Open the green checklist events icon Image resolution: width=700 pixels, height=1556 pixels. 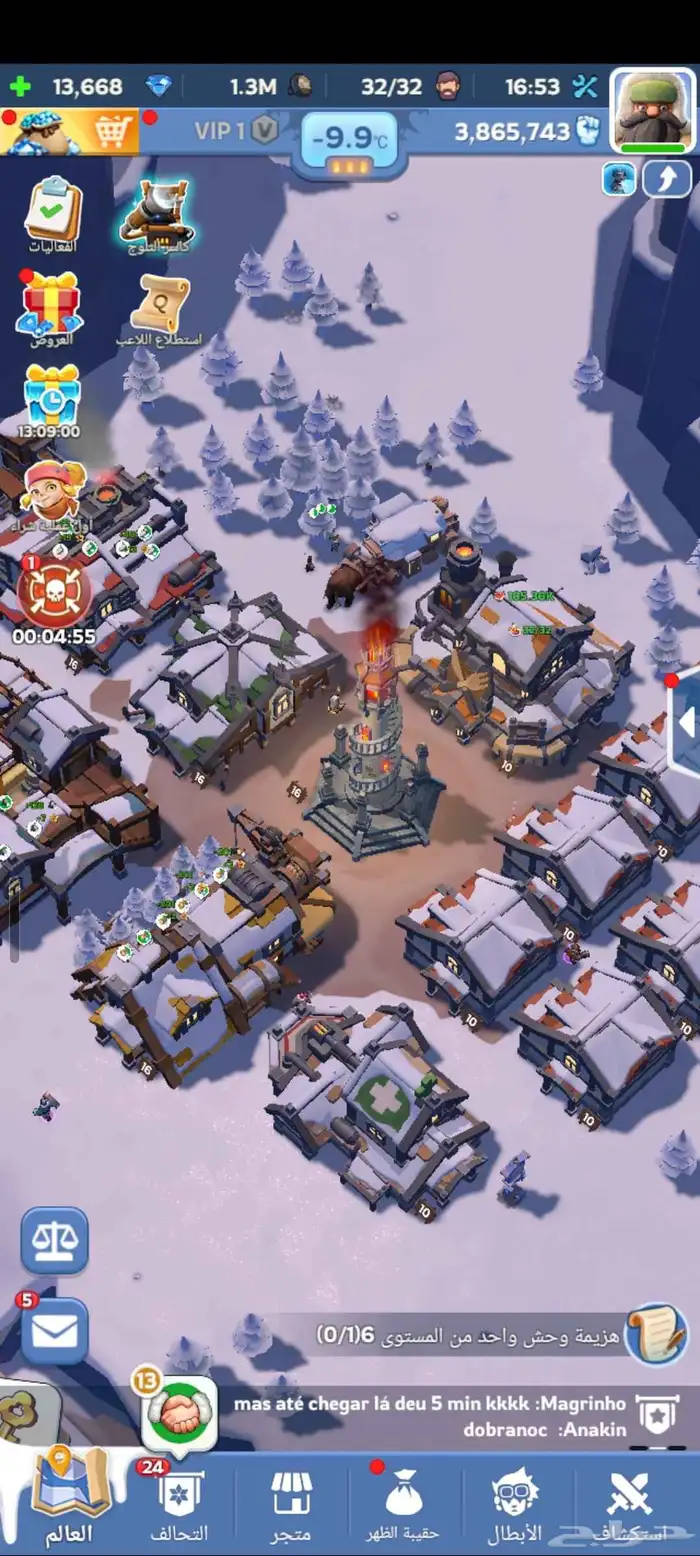[x=52, y=212]
